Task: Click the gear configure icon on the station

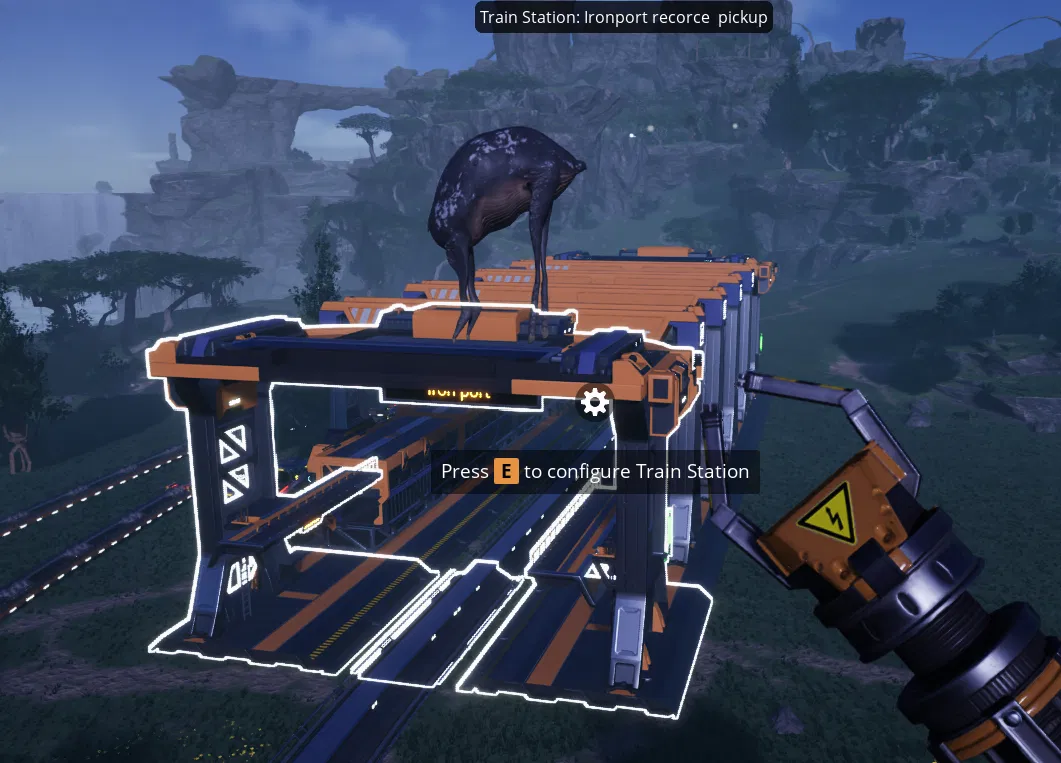Action: (594, 403)
